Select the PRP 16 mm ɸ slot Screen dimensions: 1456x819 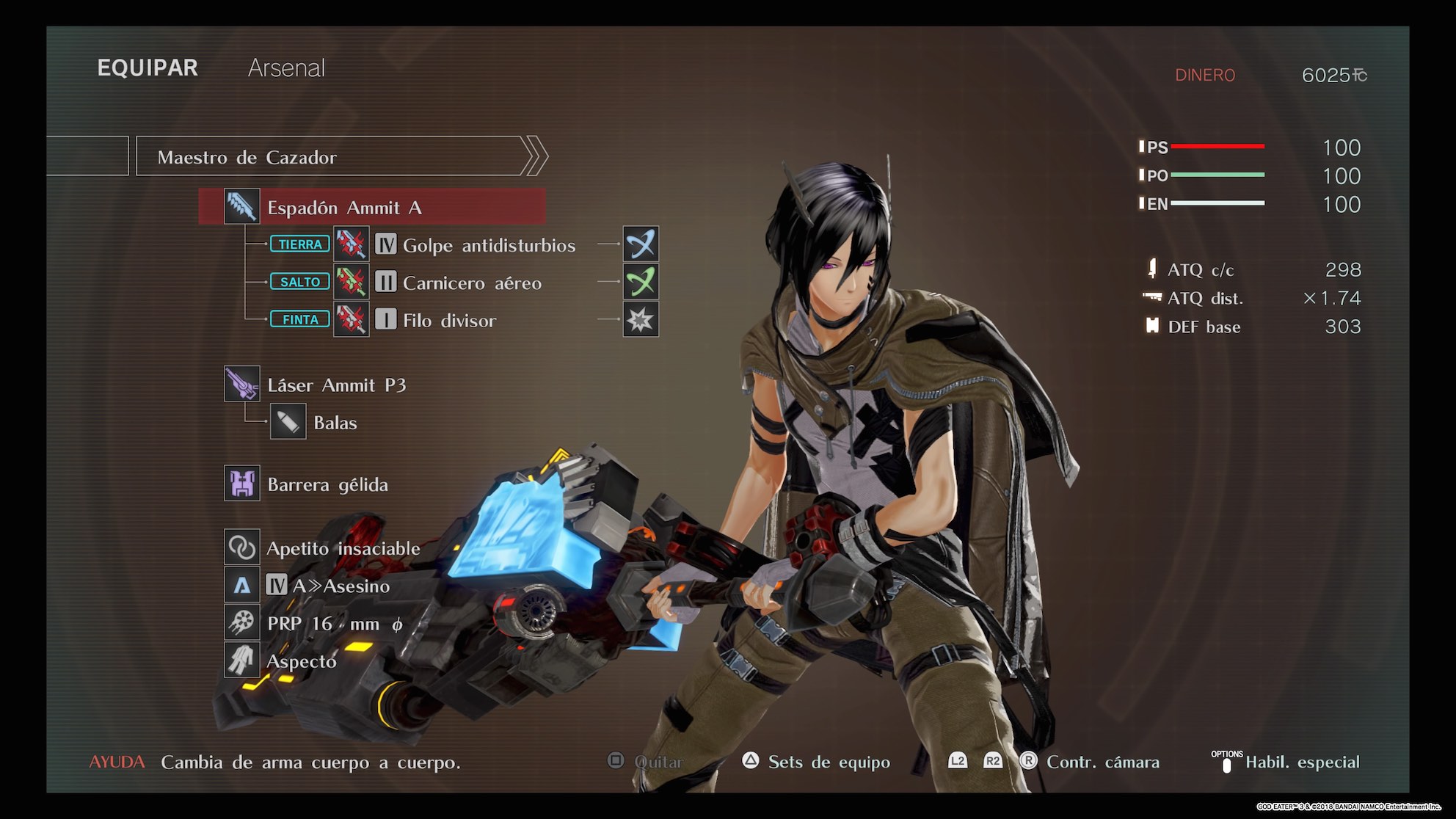(x=334, y=624)
